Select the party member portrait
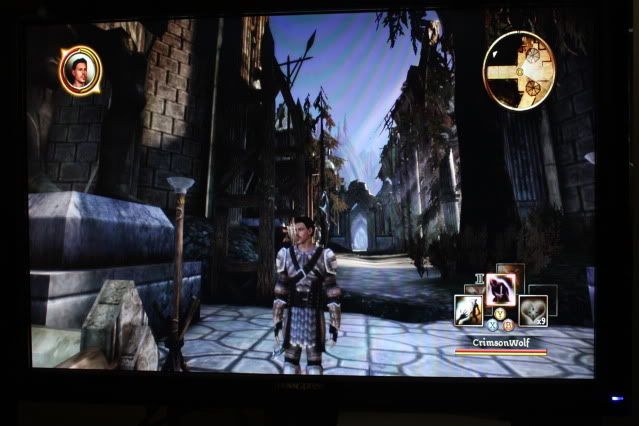Viewport: 639px width, 426px height. coord(78,71)
